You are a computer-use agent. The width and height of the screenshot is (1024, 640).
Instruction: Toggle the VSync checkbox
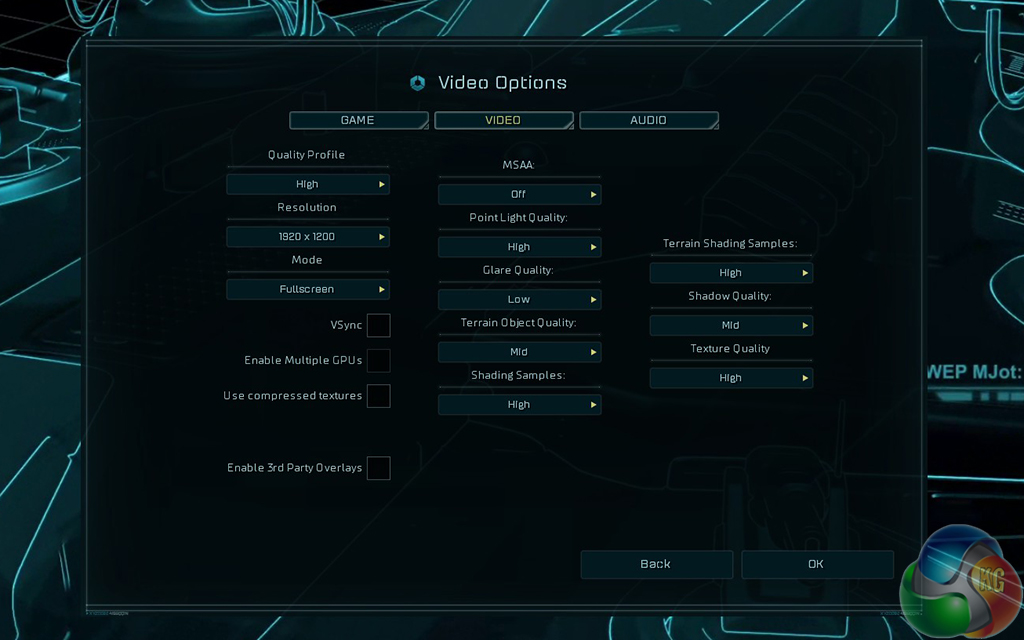pos(378,325)
